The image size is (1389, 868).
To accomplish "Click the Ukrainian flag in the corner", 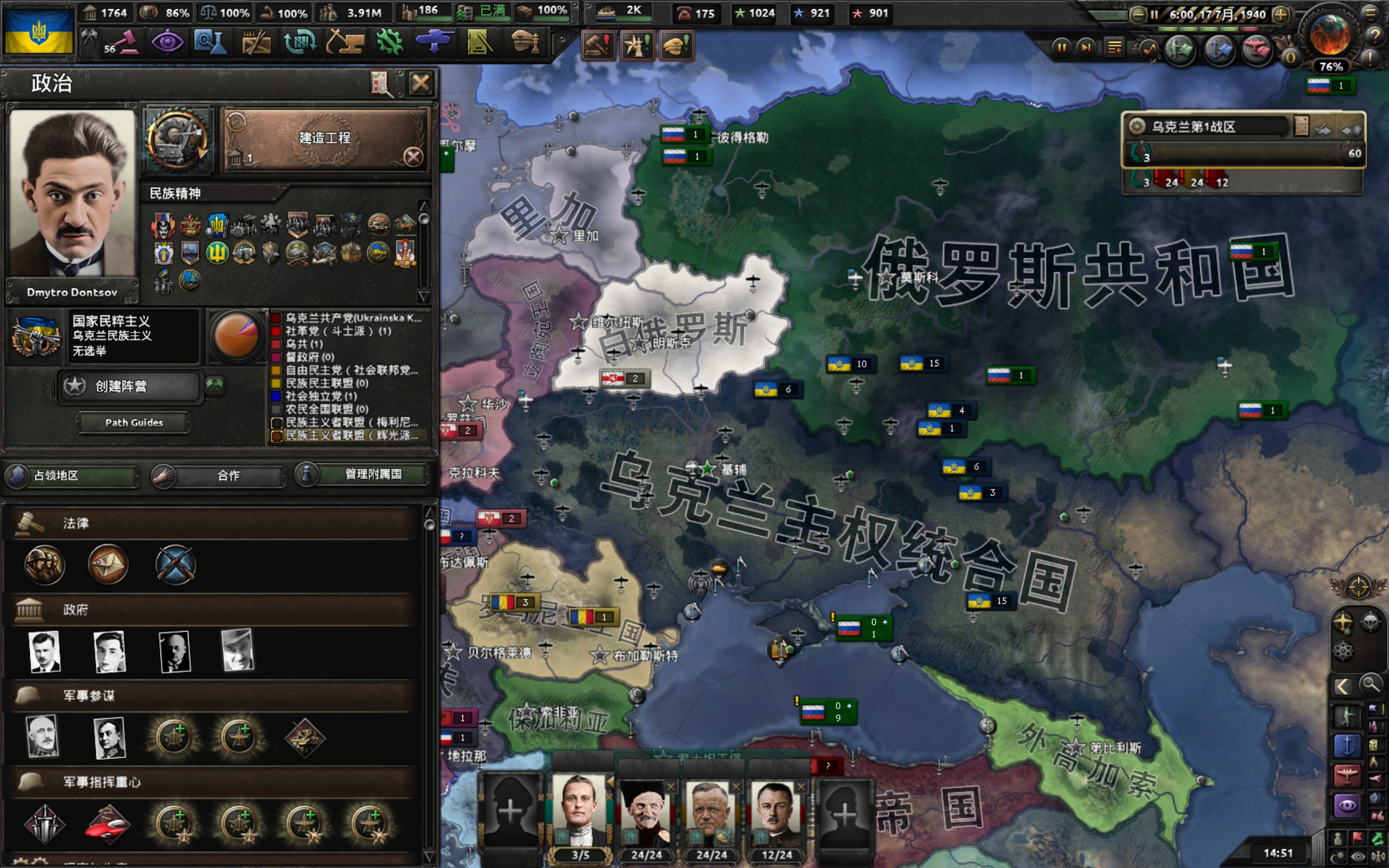I will pyautogui.click(x=39, y=33).
